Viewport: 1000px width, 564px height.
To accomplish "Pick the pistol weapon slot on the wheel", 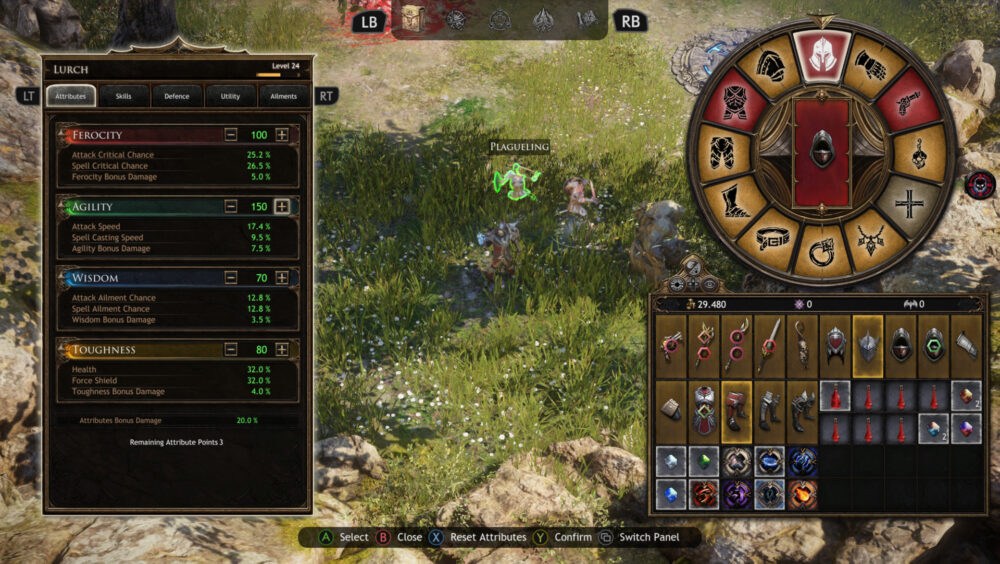I will click(910, 103).
